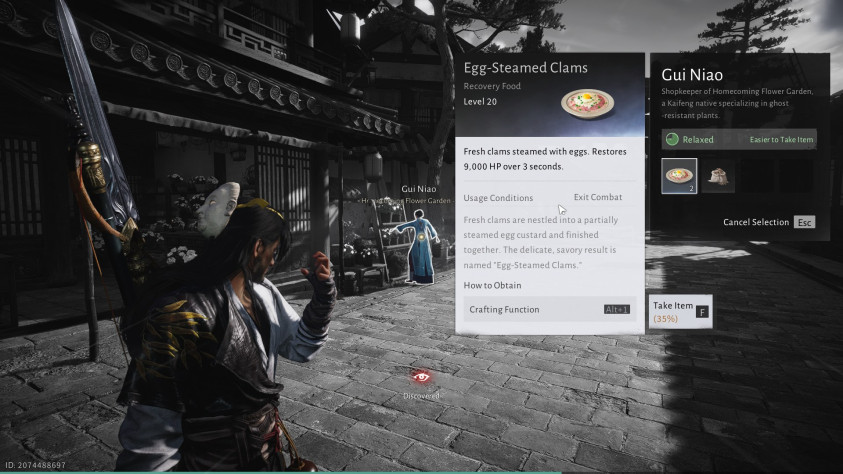Cancel the item selection

768,222
